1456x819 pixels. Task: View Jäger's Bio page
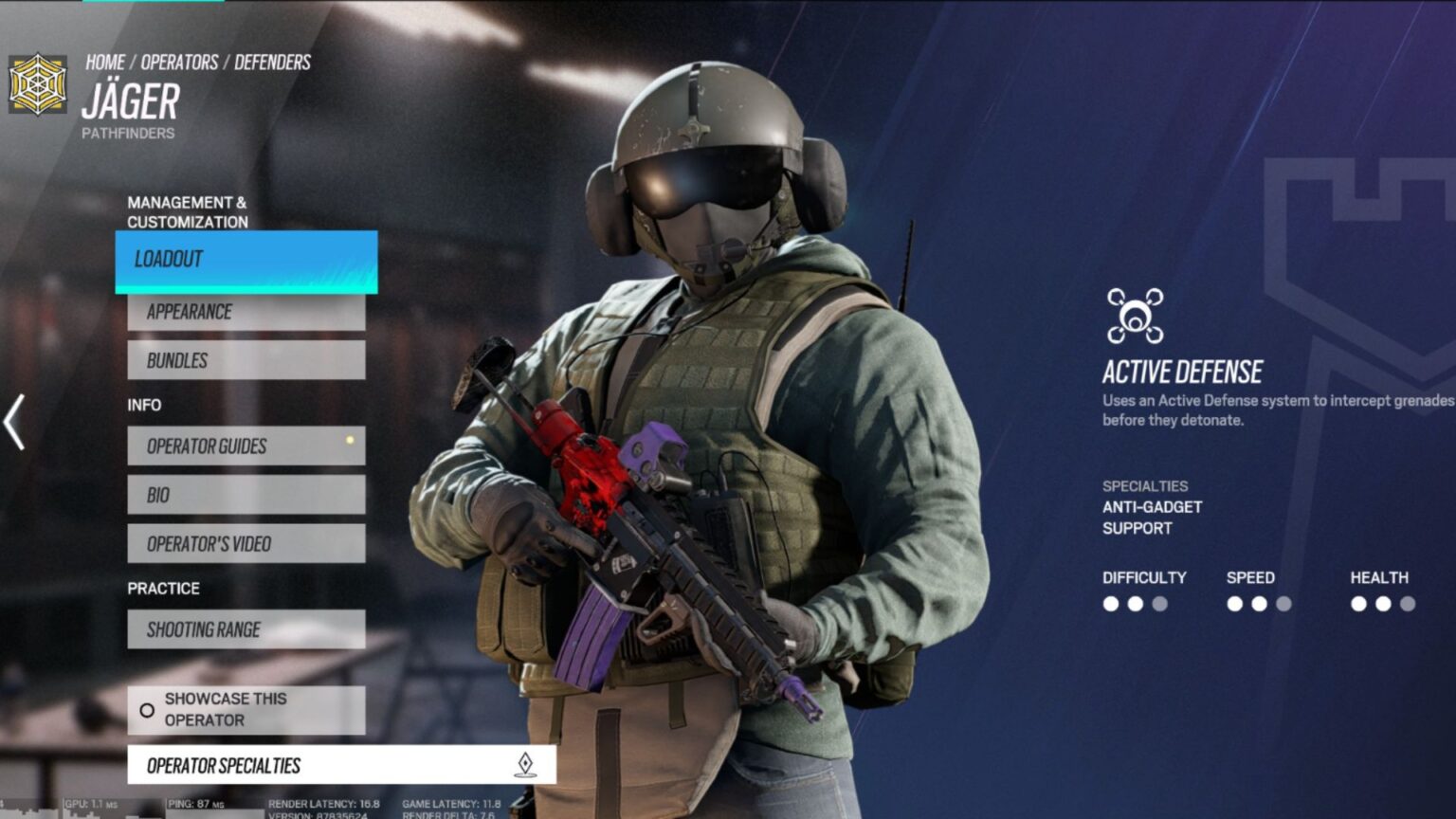pos(246,495)
